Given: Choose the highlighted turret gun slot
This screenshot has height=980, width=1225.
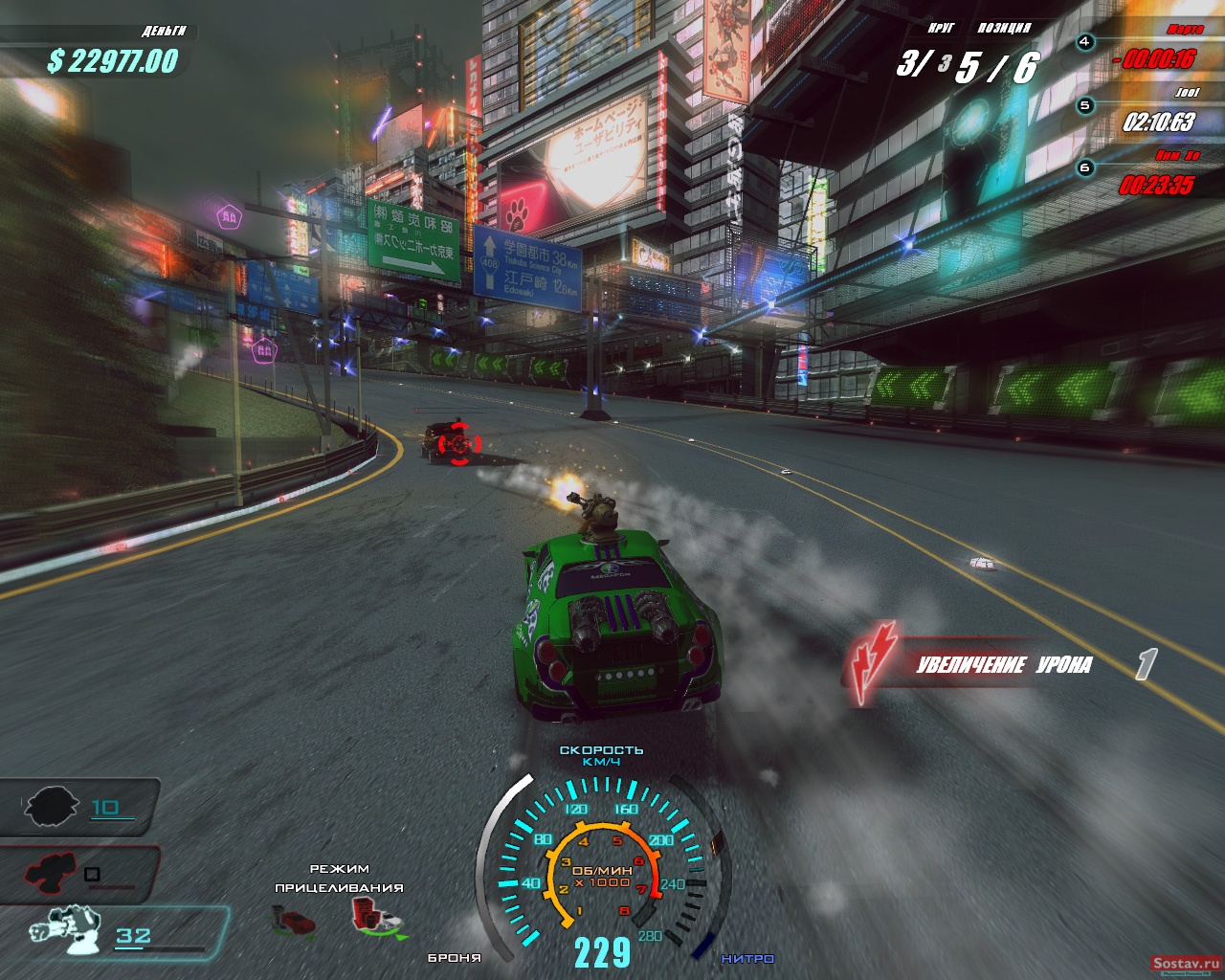Looking at the screenshot, I should tap(67, 932).
